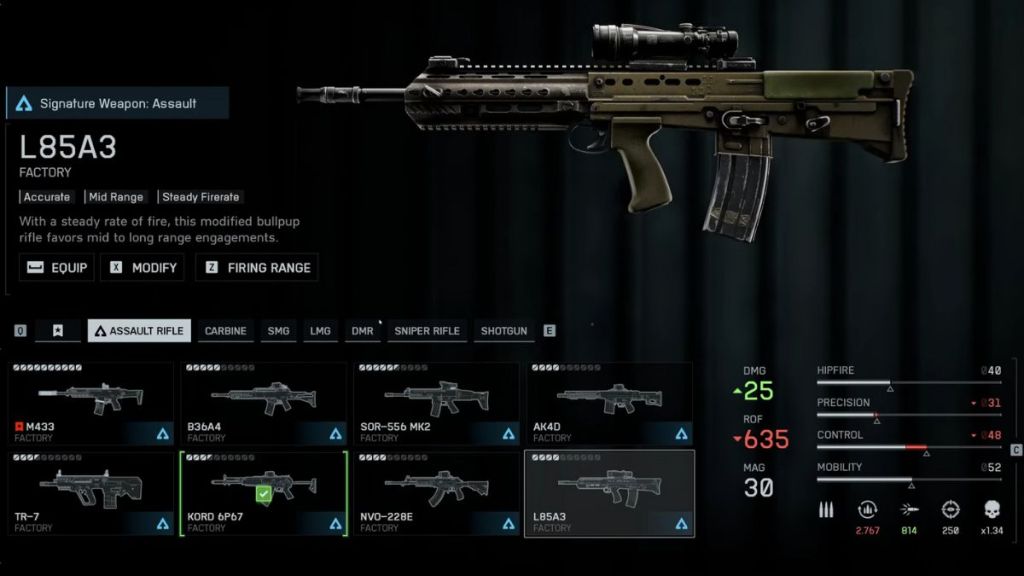The height and width of the screenshot is (576, 1024).
Task: Switch to Sniper Rifle category
Action: pyautogui.click(x=427, y=331)
